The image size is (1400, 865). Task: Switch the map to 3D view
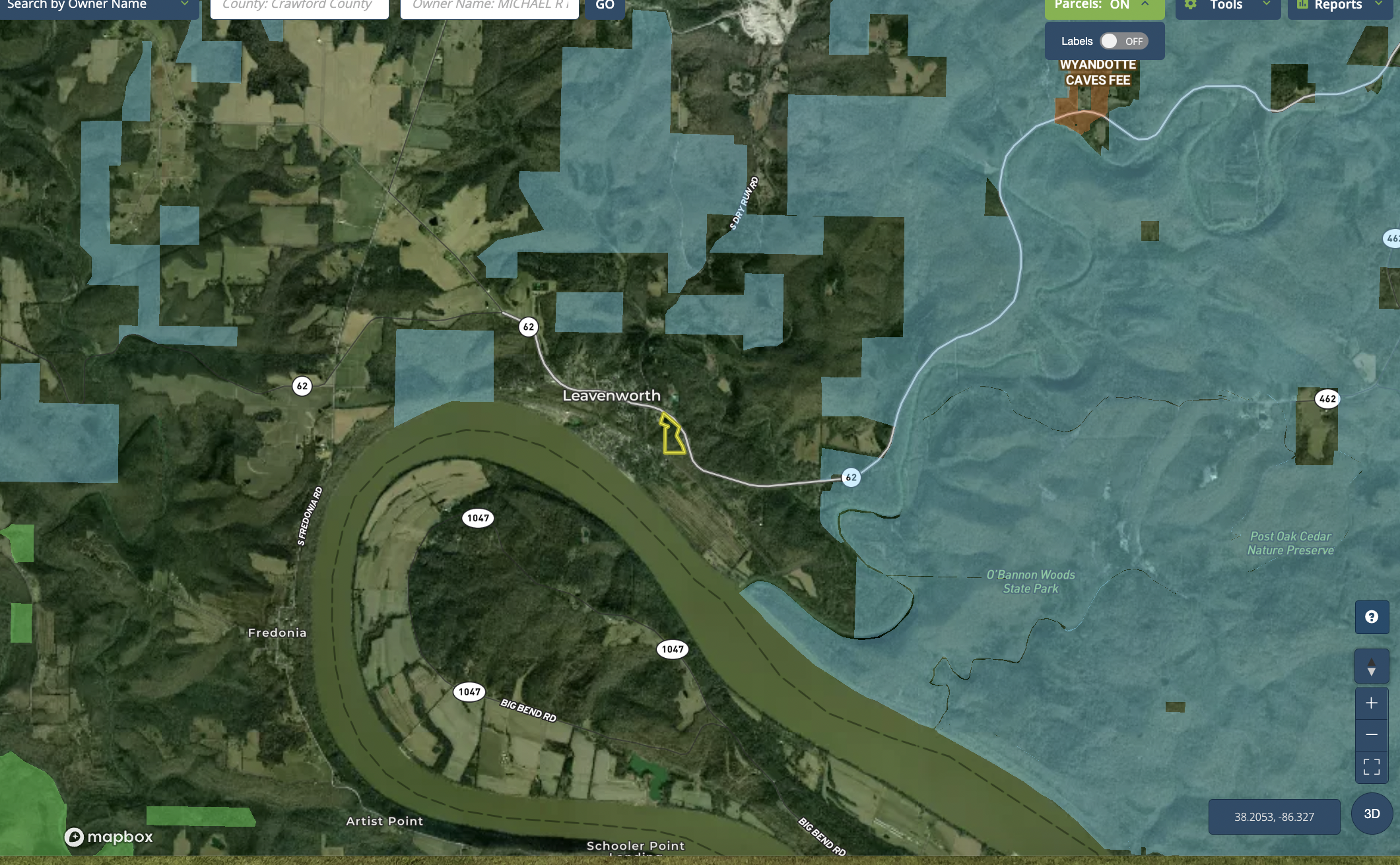point(1372,814)
